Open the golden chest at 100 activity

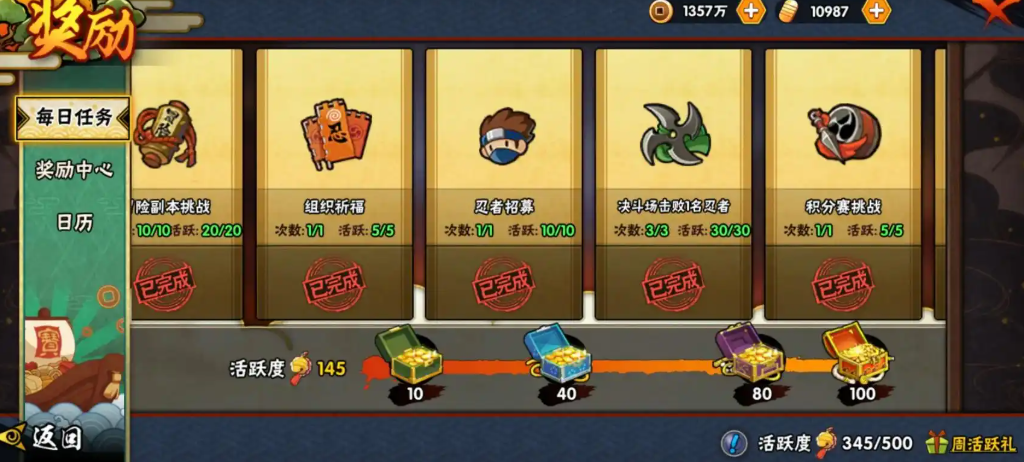[x=856, y=354]
